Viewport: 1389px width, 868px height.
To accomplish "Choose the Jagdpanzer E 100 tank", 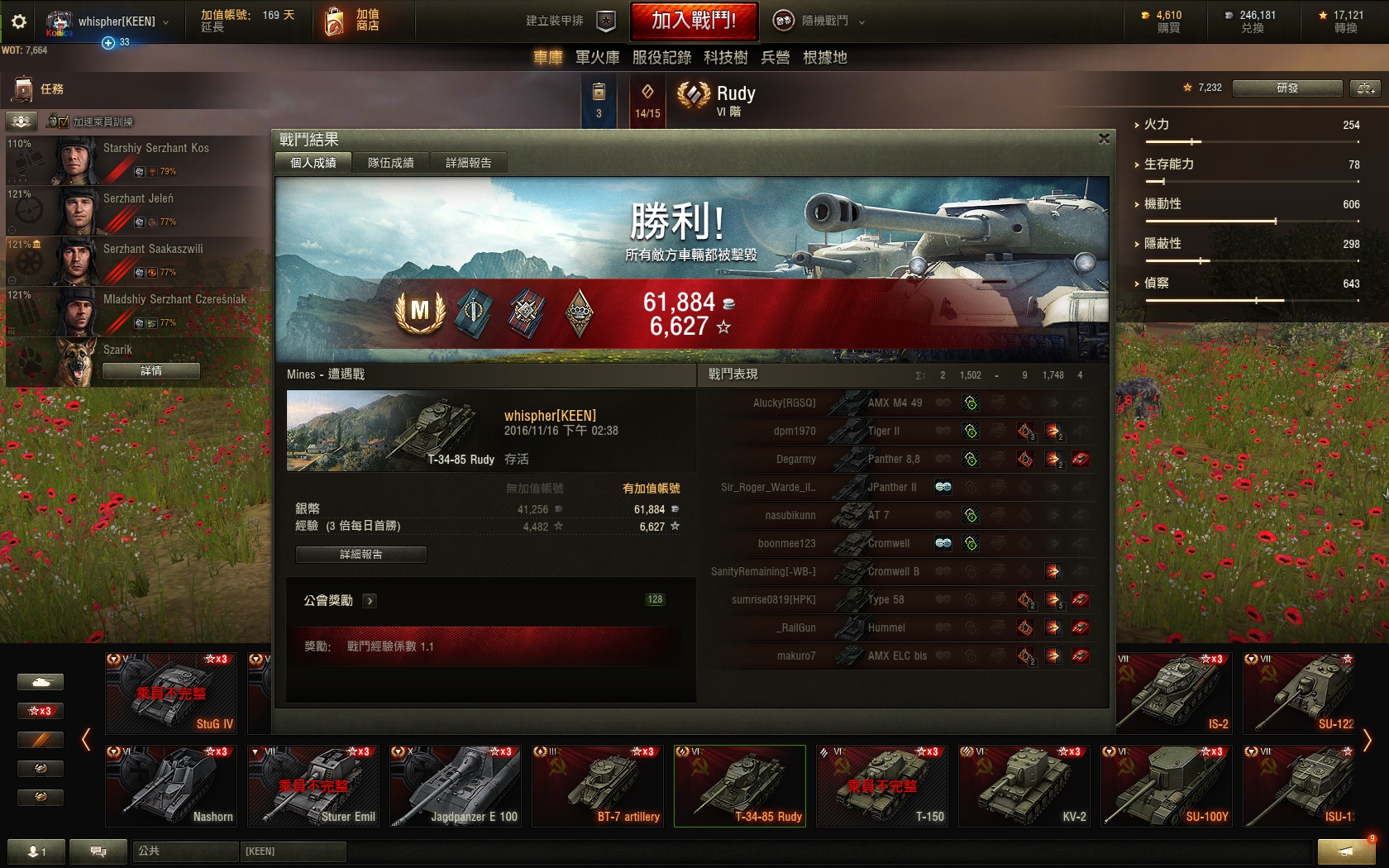I will [456, 785].
